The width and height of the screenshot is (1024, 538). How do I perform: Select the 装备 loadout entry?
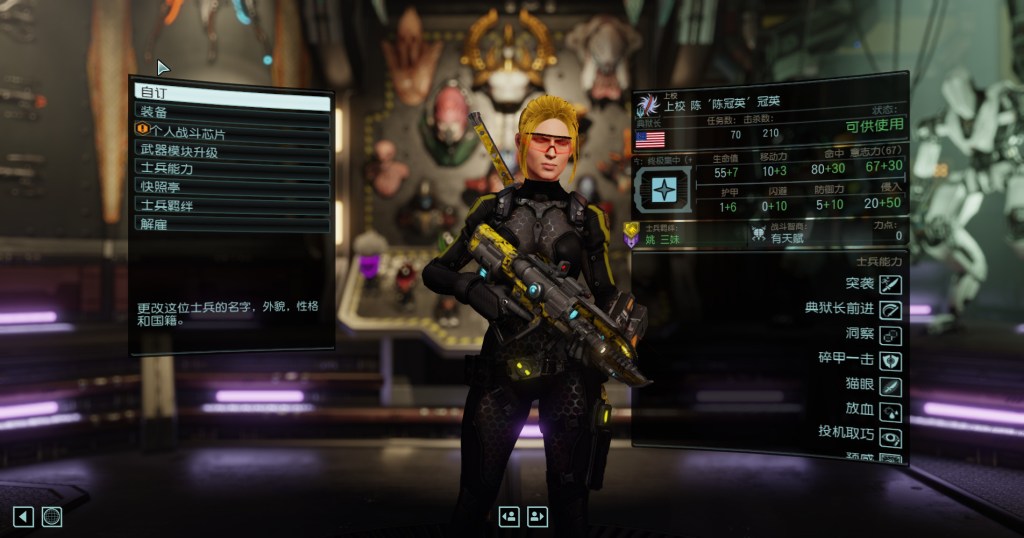[232, 112]
